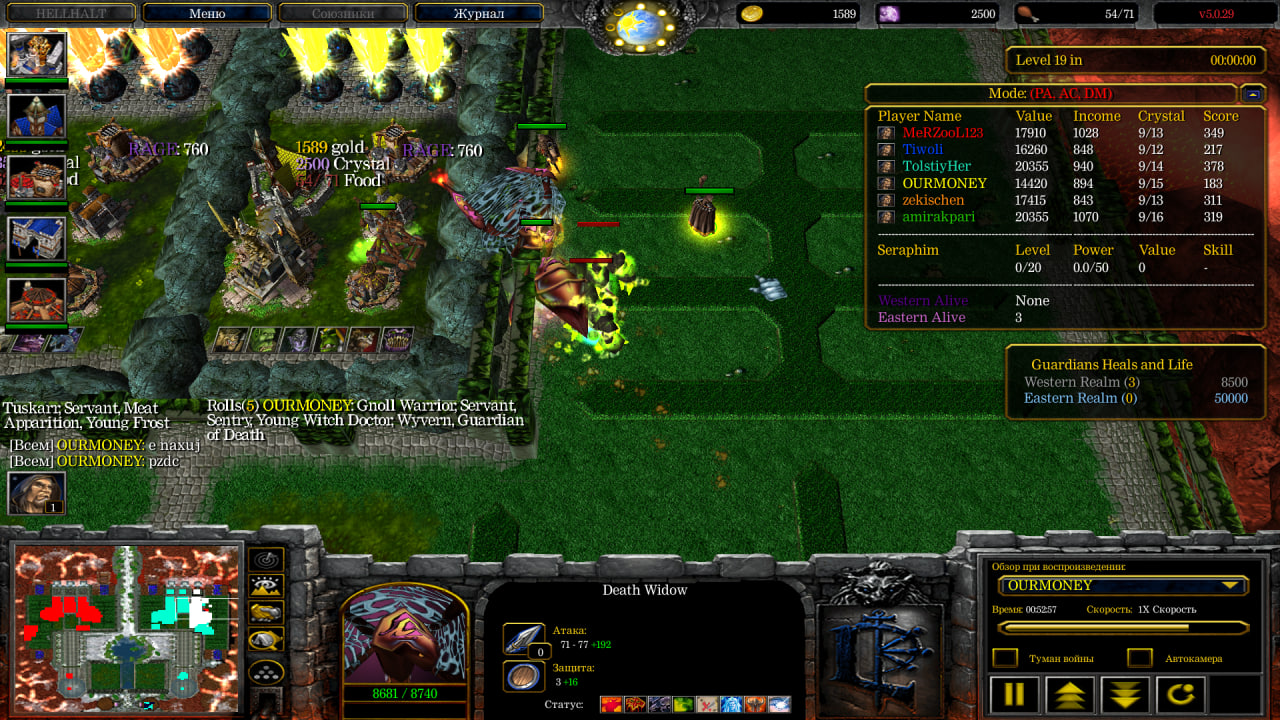Select the blue-roofed building group icon
This screenshot has height=720, width=1280.
37,238
